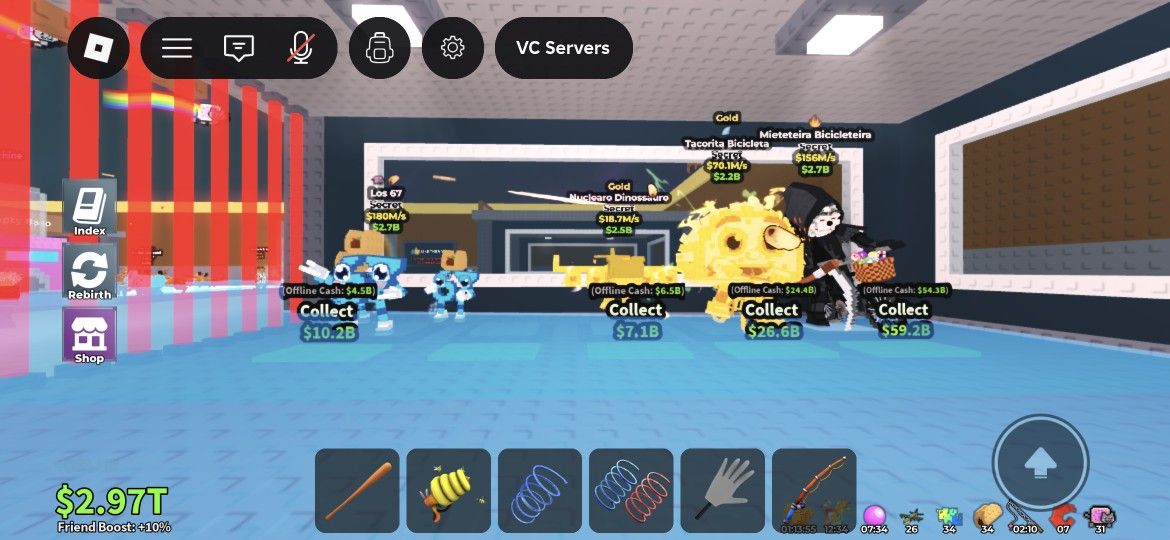
Task: Select the yellow bee launcher slot
Action: pos(448,490)
